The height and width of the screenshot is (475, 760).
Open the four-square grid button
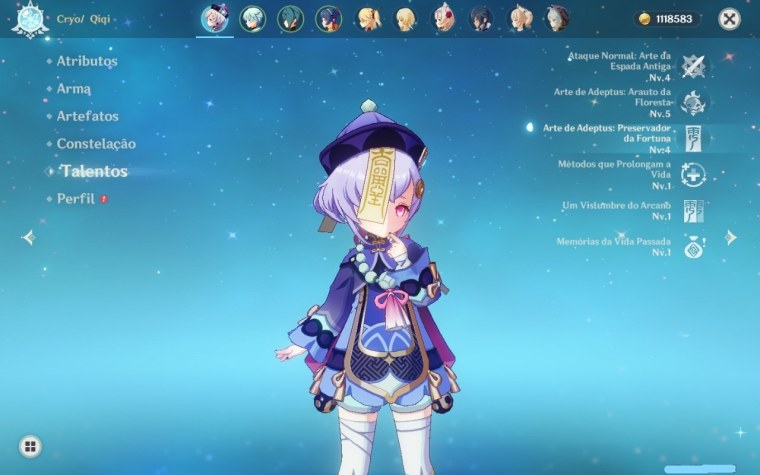(x=30, y=446)
